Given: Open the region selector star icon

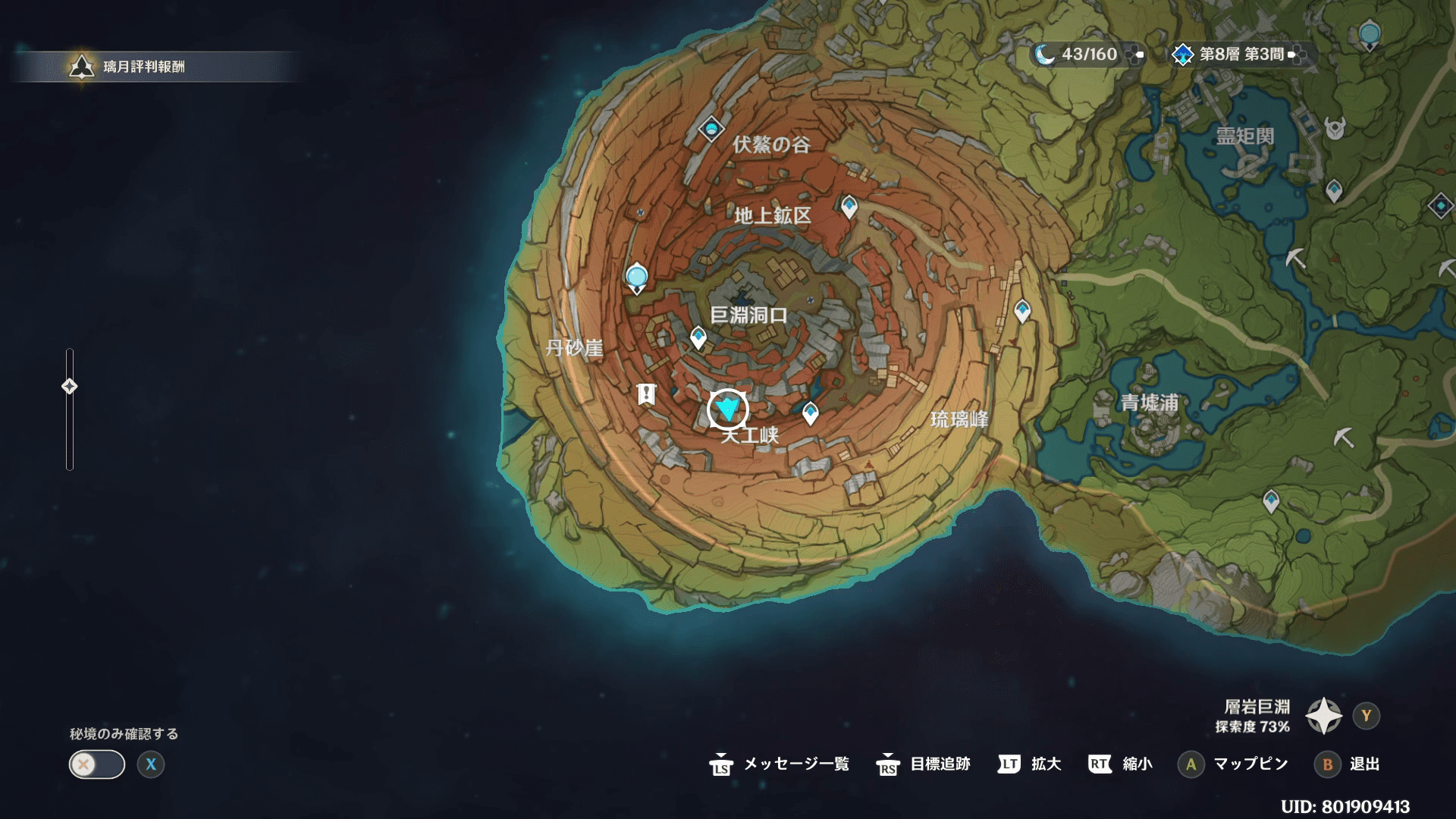Looking at the screenshot, I should tap(1323, 716).
